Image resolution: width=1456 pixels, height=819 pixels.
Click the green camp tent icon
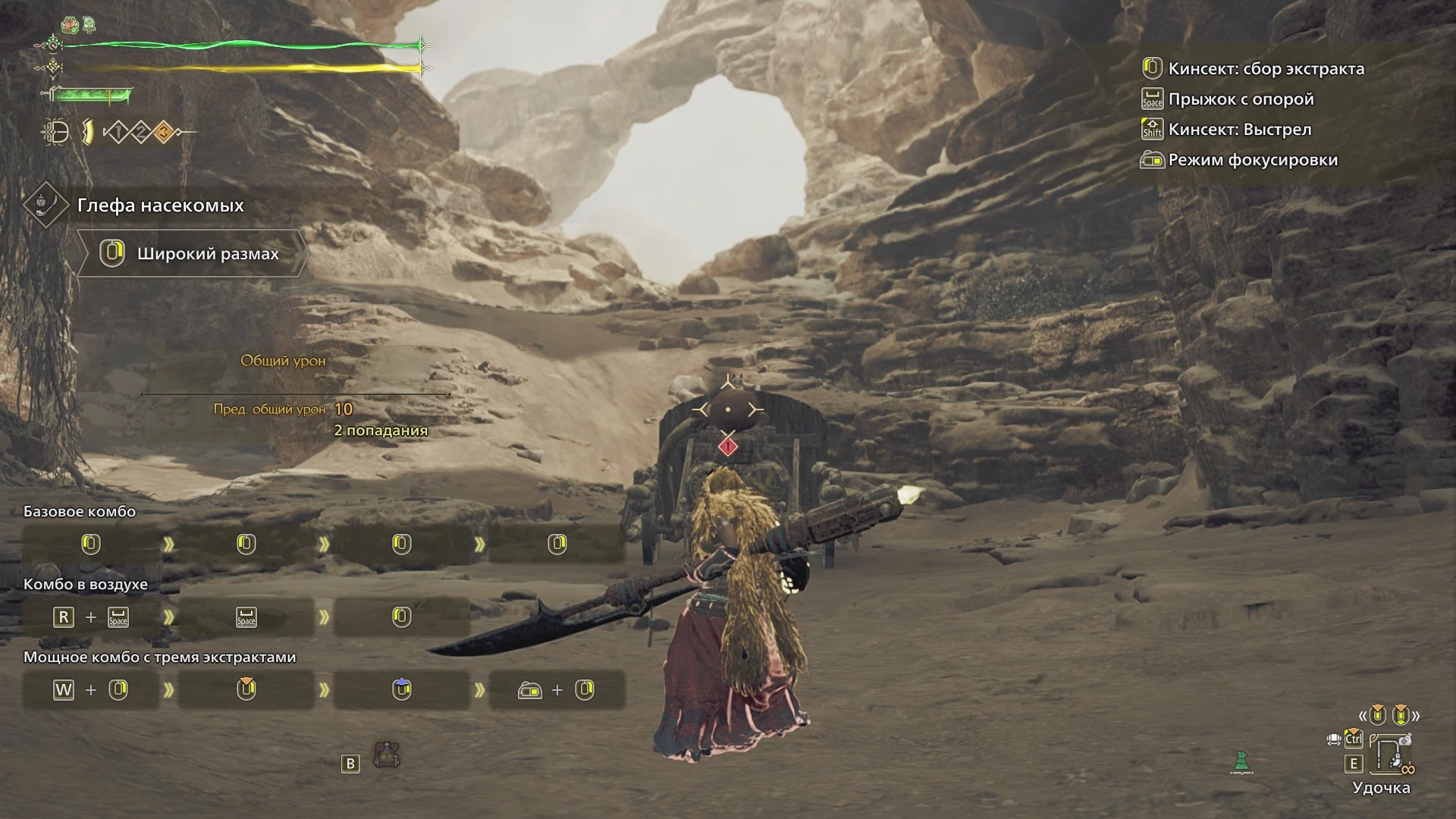[x=1241, y=761]
